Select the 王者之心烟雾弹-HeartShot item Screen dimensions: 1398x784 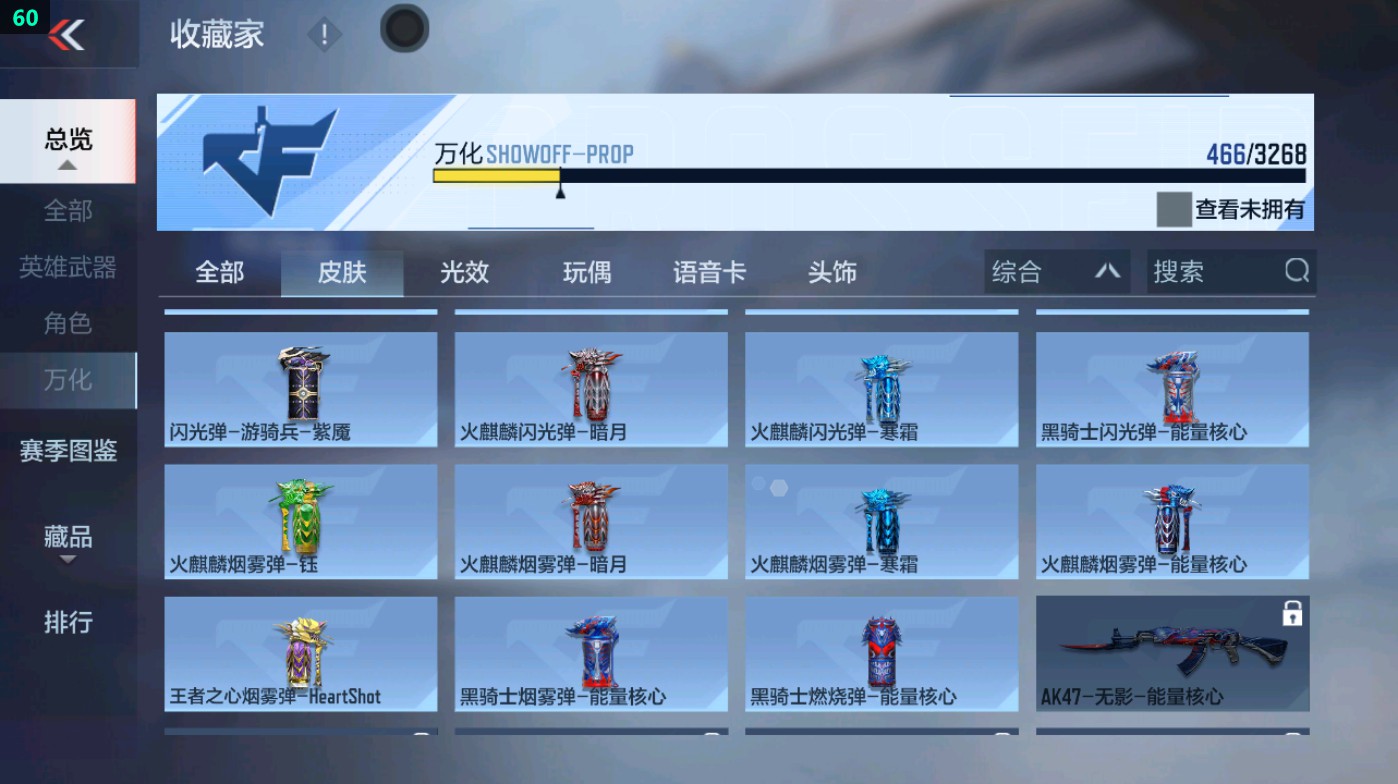300,653
